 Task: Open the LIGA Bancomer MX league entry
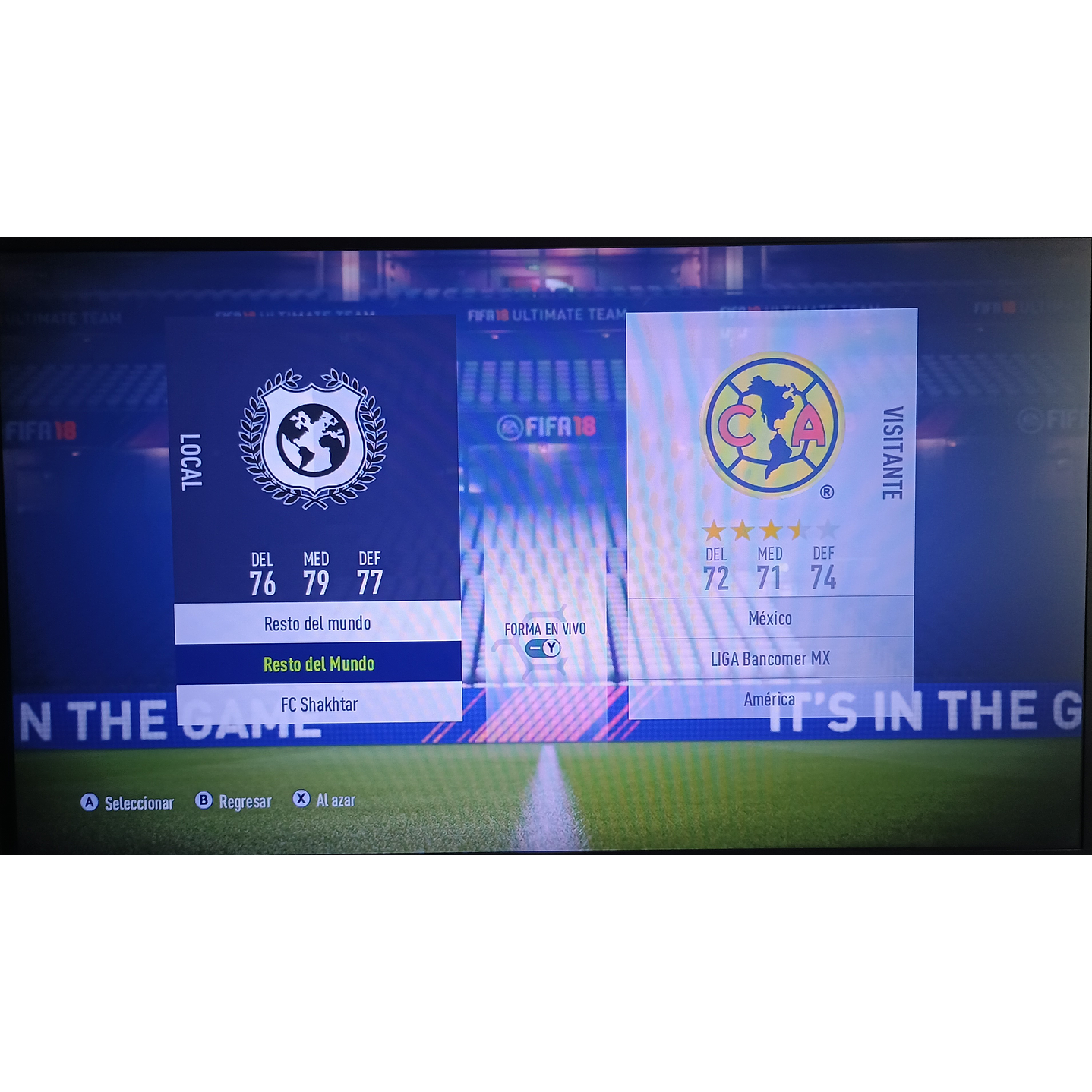pyautogui.click(x=769, y=658)
